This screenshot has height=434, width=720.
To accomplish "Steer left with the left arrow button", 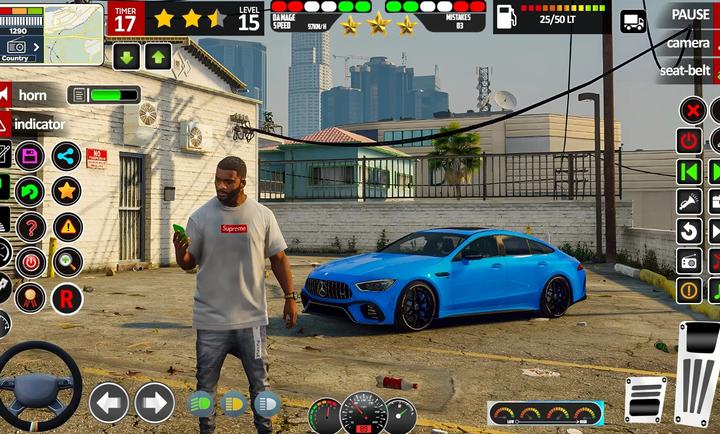I will [x=108, y=402].
